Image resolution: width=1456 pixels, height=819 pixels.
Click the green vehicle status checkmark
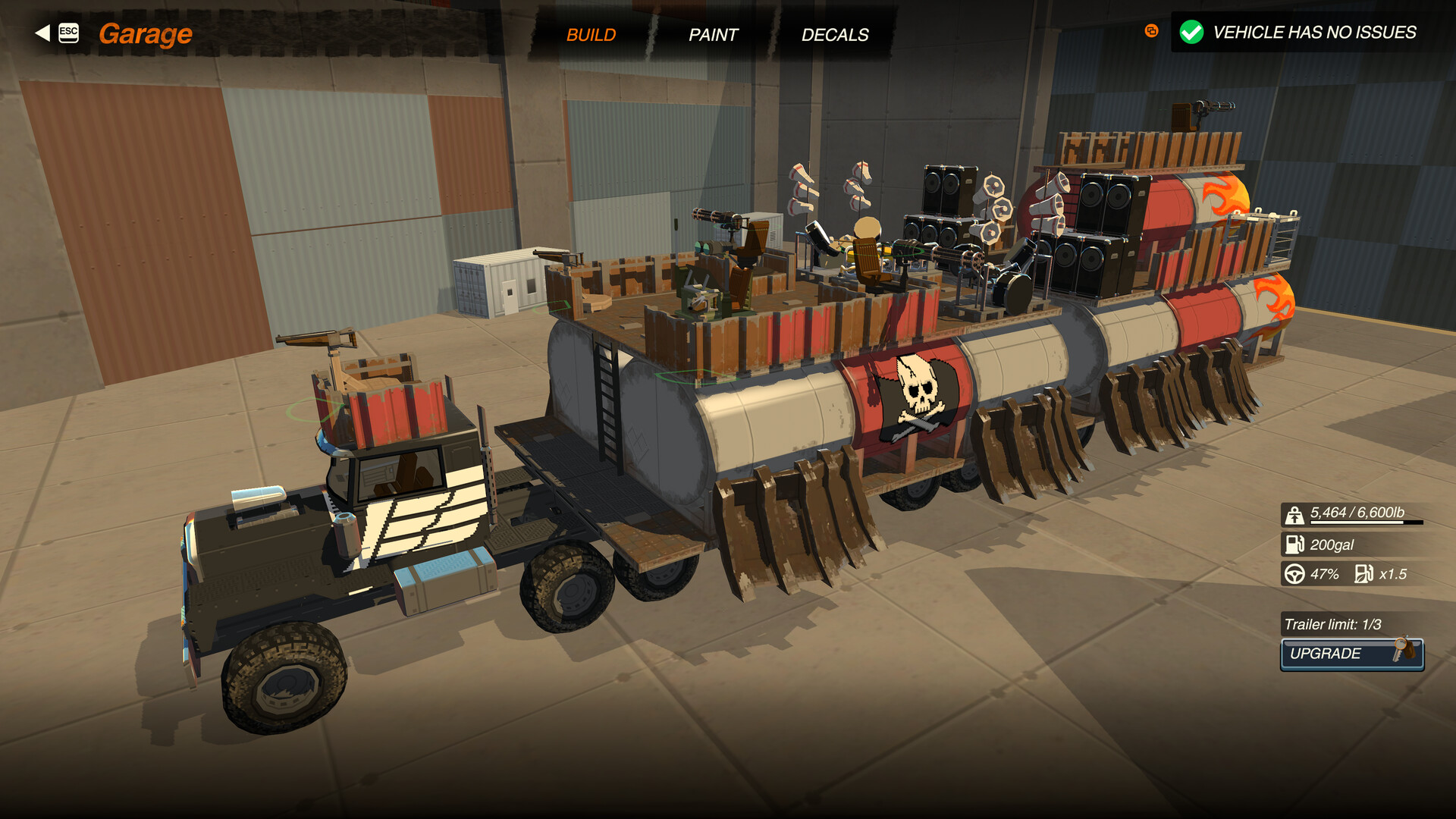[x=1191, y=32]
